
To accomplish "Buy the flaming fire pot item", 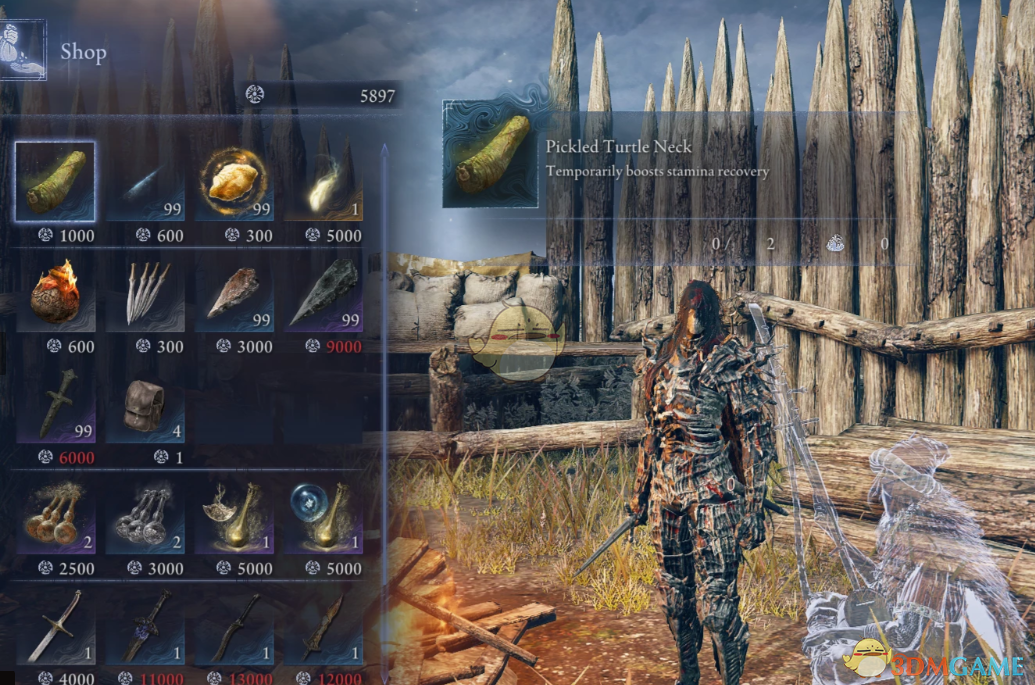I will click(55, 292).
